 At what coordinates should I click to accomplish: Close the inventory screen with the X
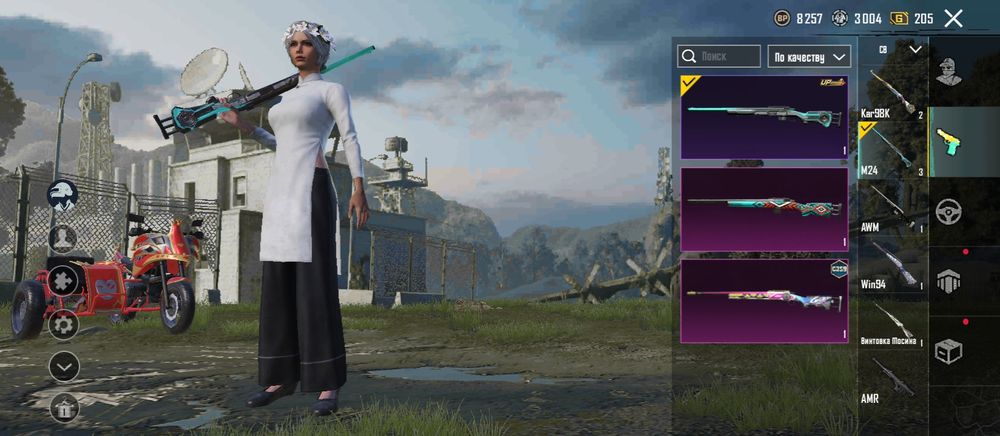pos(953,18)
